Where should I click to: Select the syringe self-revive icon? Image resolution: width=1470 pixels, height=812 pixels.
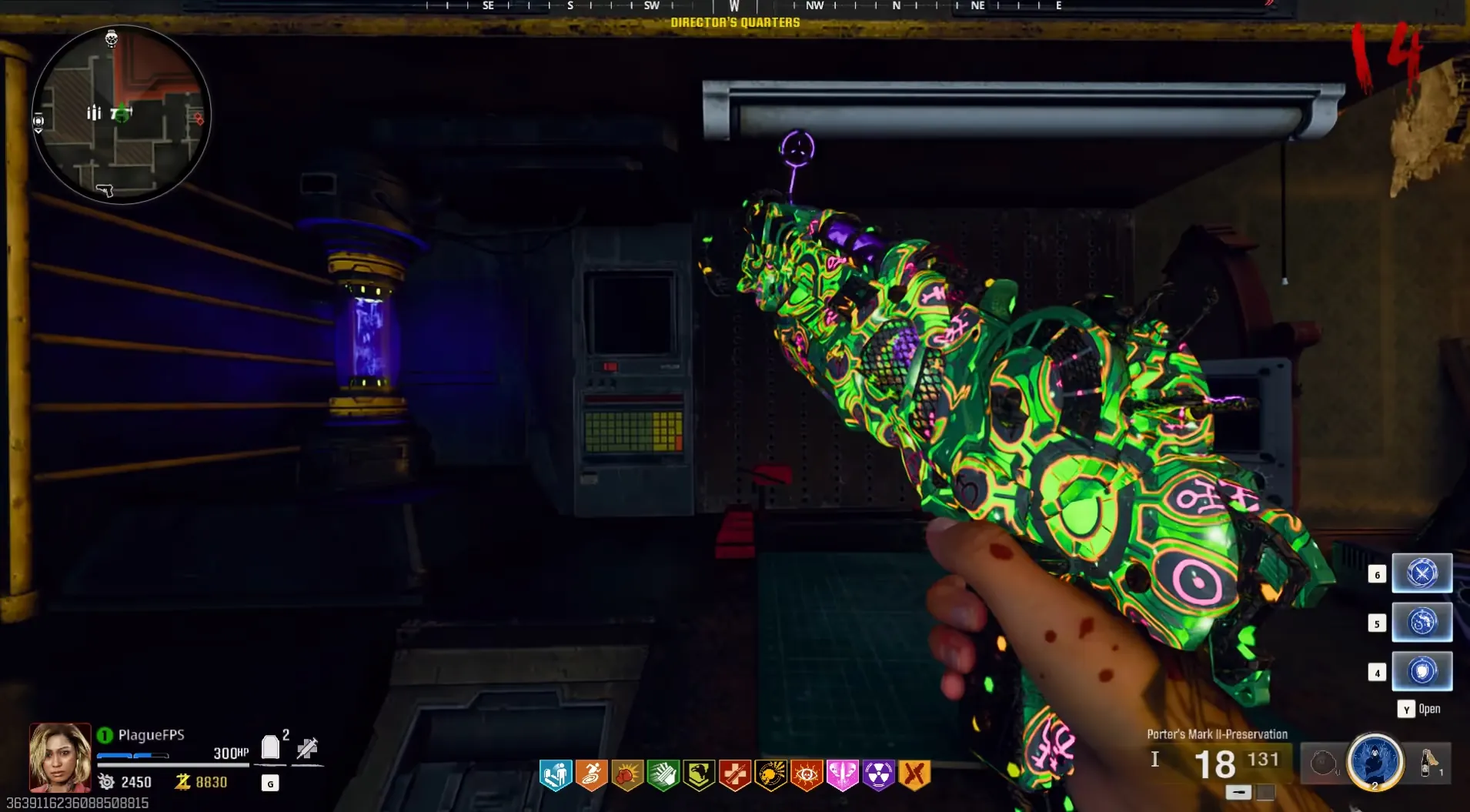pyautogui.click(x=307, y=747)
